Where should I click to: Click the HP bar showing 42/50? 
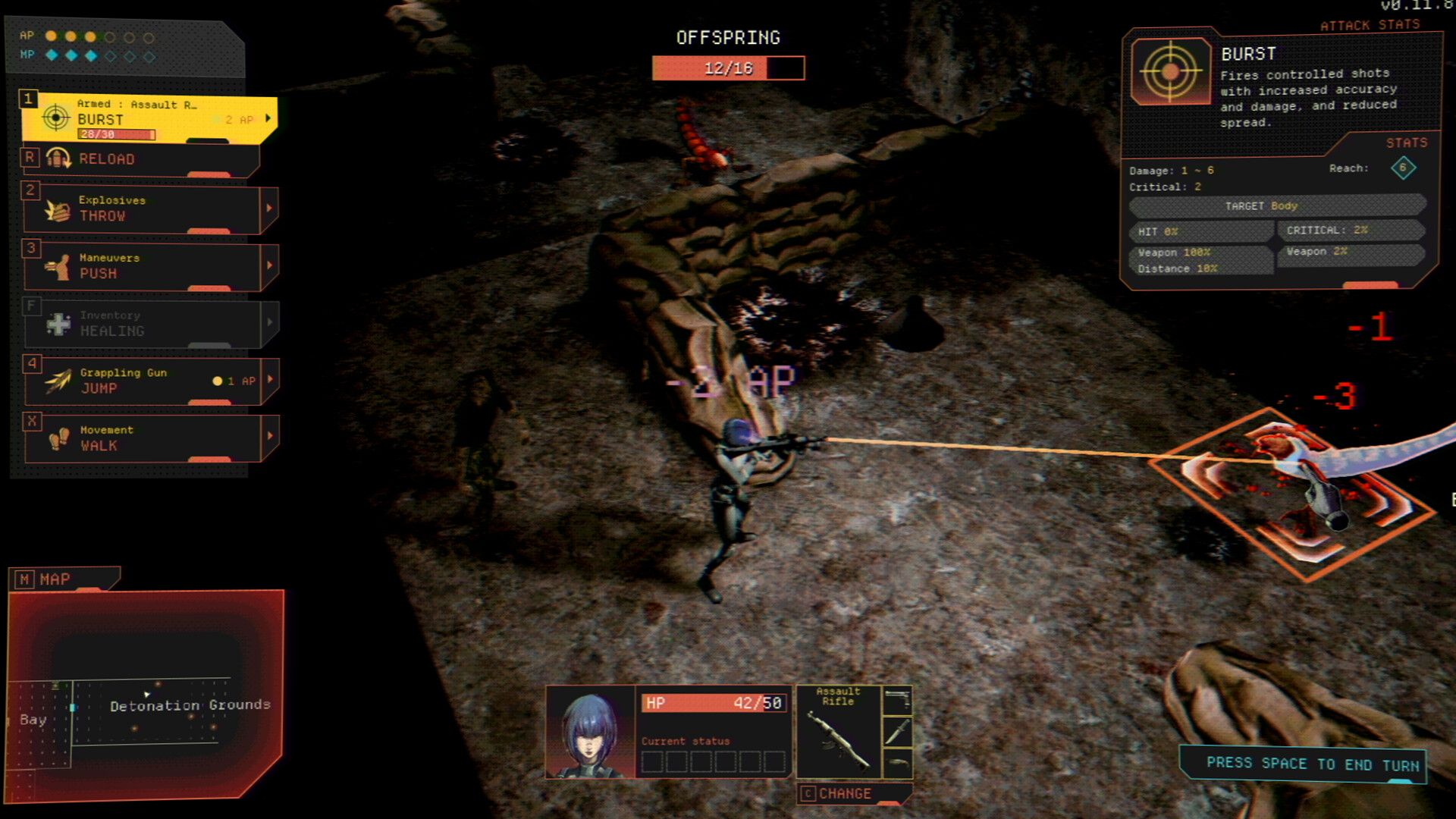pyautogui.click(x=713, y=704)
